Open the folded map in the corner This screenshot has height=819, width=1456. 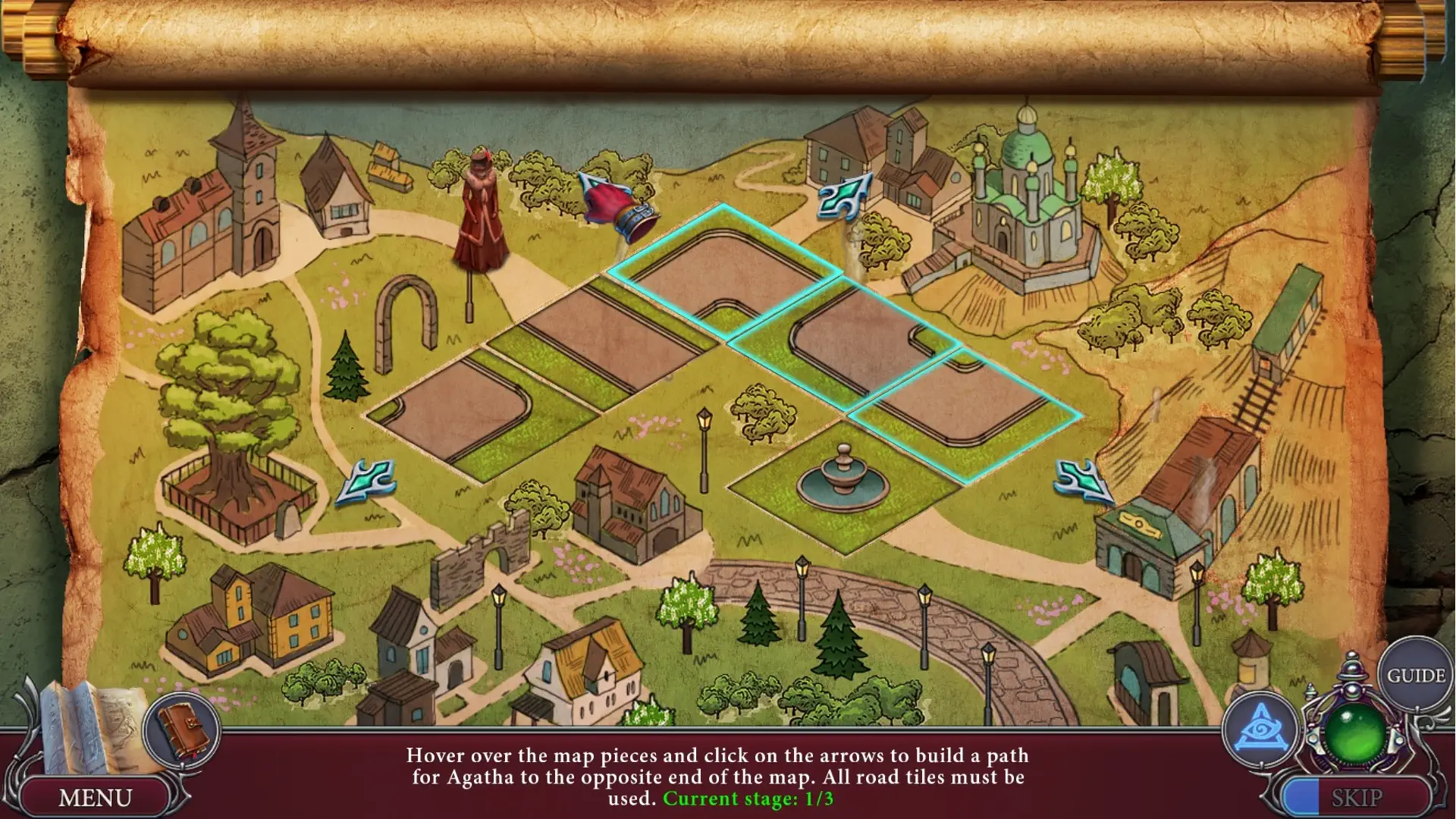[91, 728]
